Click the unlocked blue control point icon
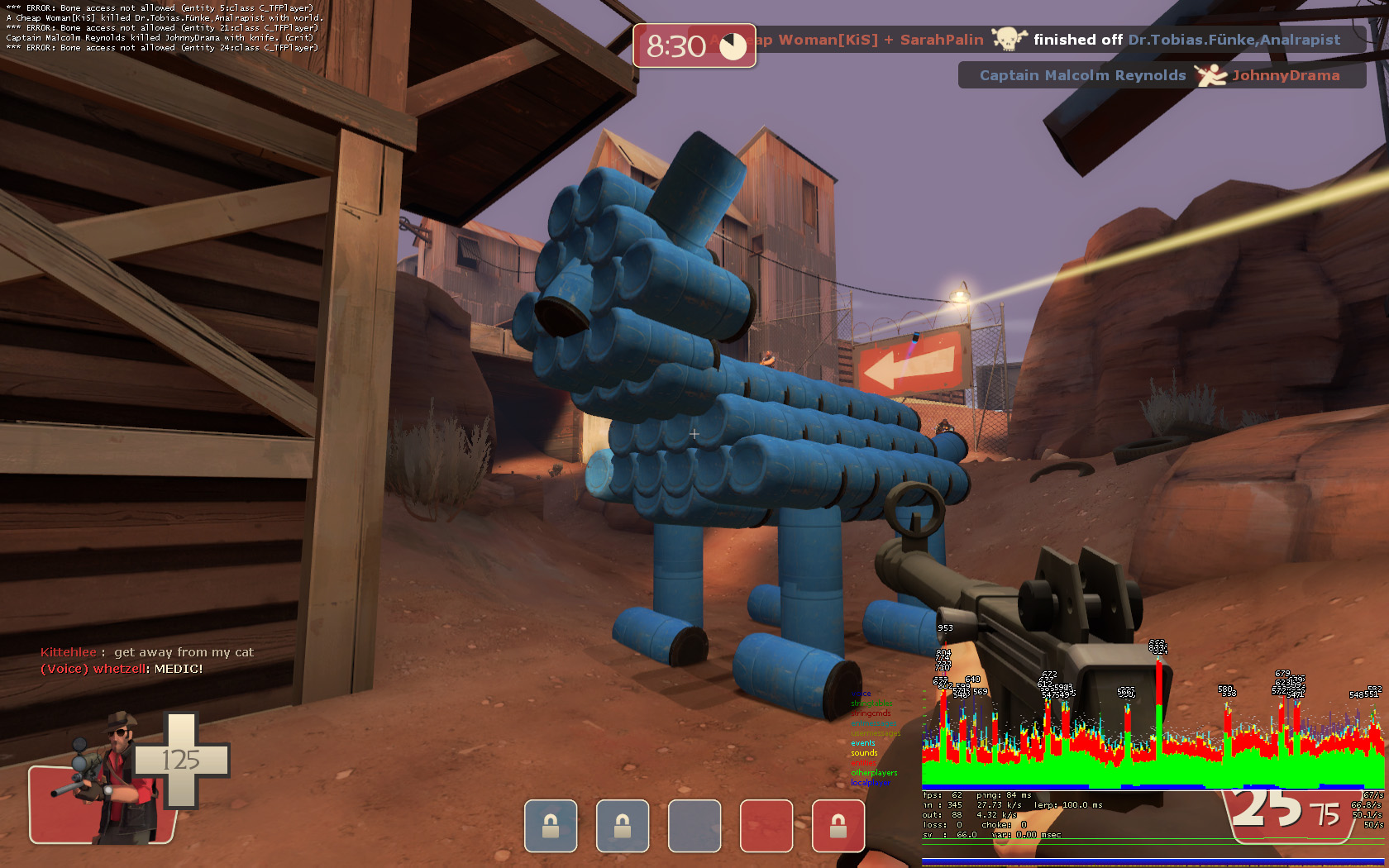 pyautogui.click(x=694, y=826)
